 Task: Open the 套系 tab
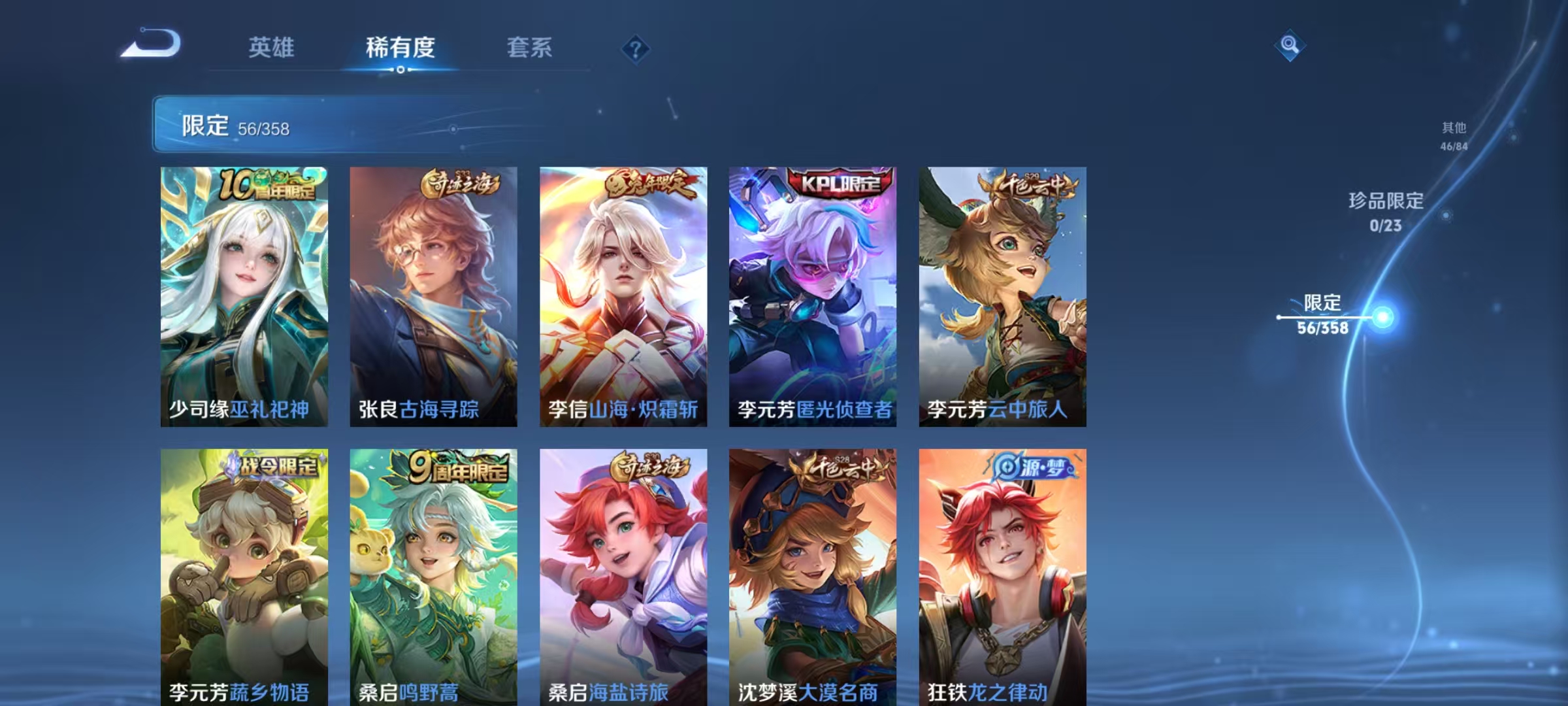click(531, 48)
